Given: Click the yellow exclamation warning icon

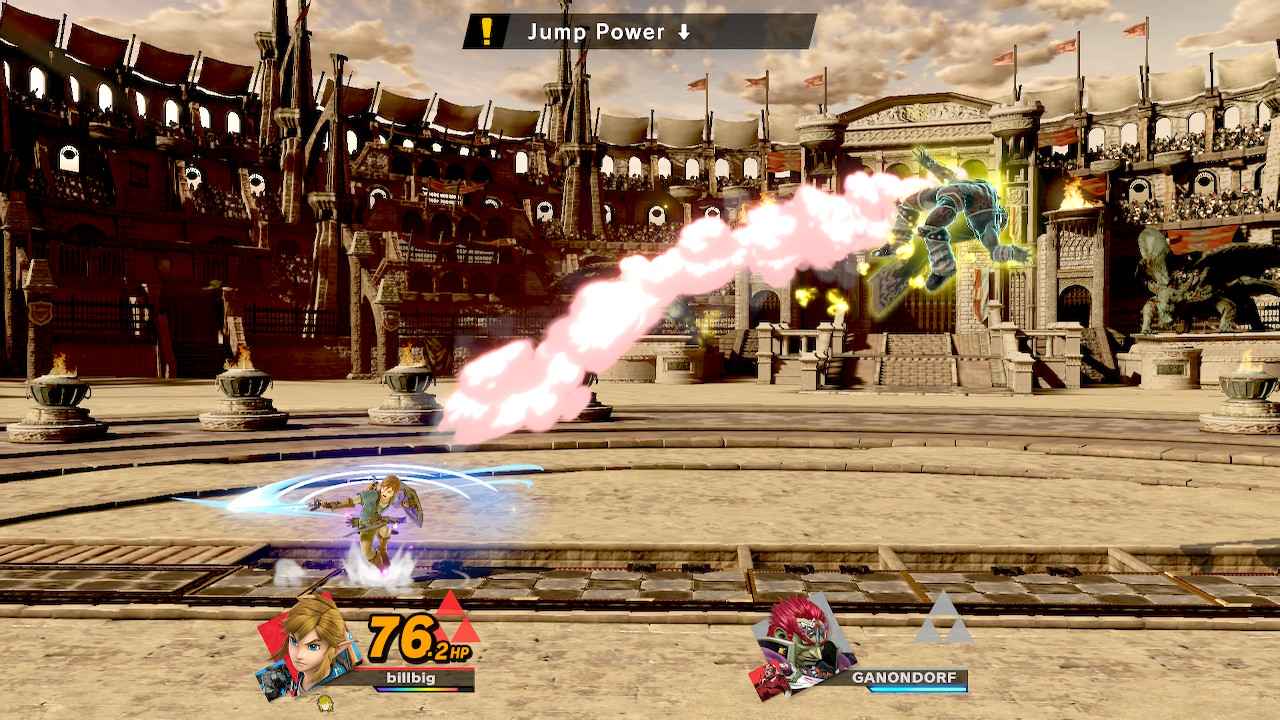Looking at the screenshot, I should click(x=487, y=32).
